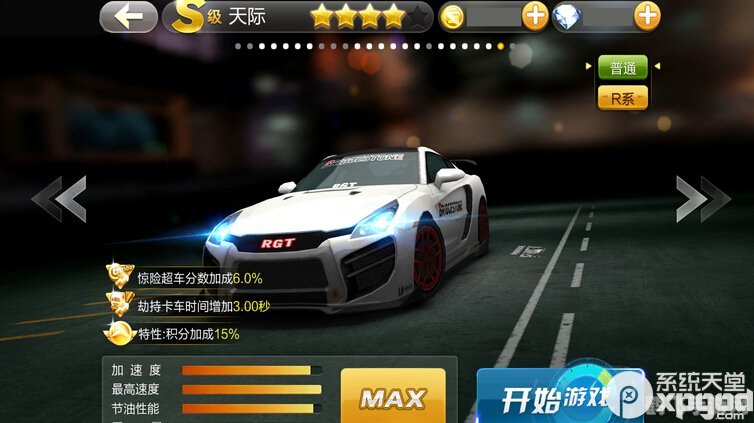Go back using the arrow button
This screenshot has height=423, width=754.
(128, 16)
